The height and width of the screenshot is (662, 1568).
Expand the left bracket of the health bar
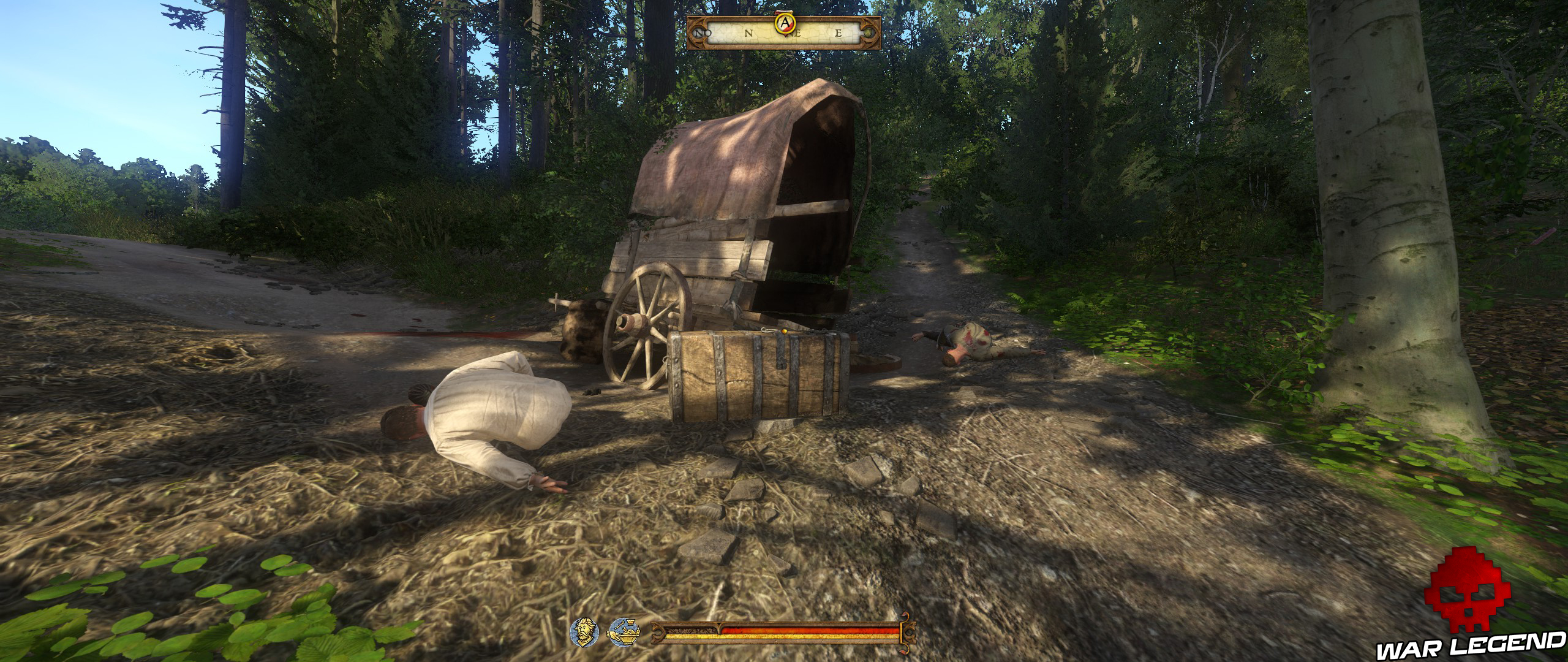pos(658,631)
